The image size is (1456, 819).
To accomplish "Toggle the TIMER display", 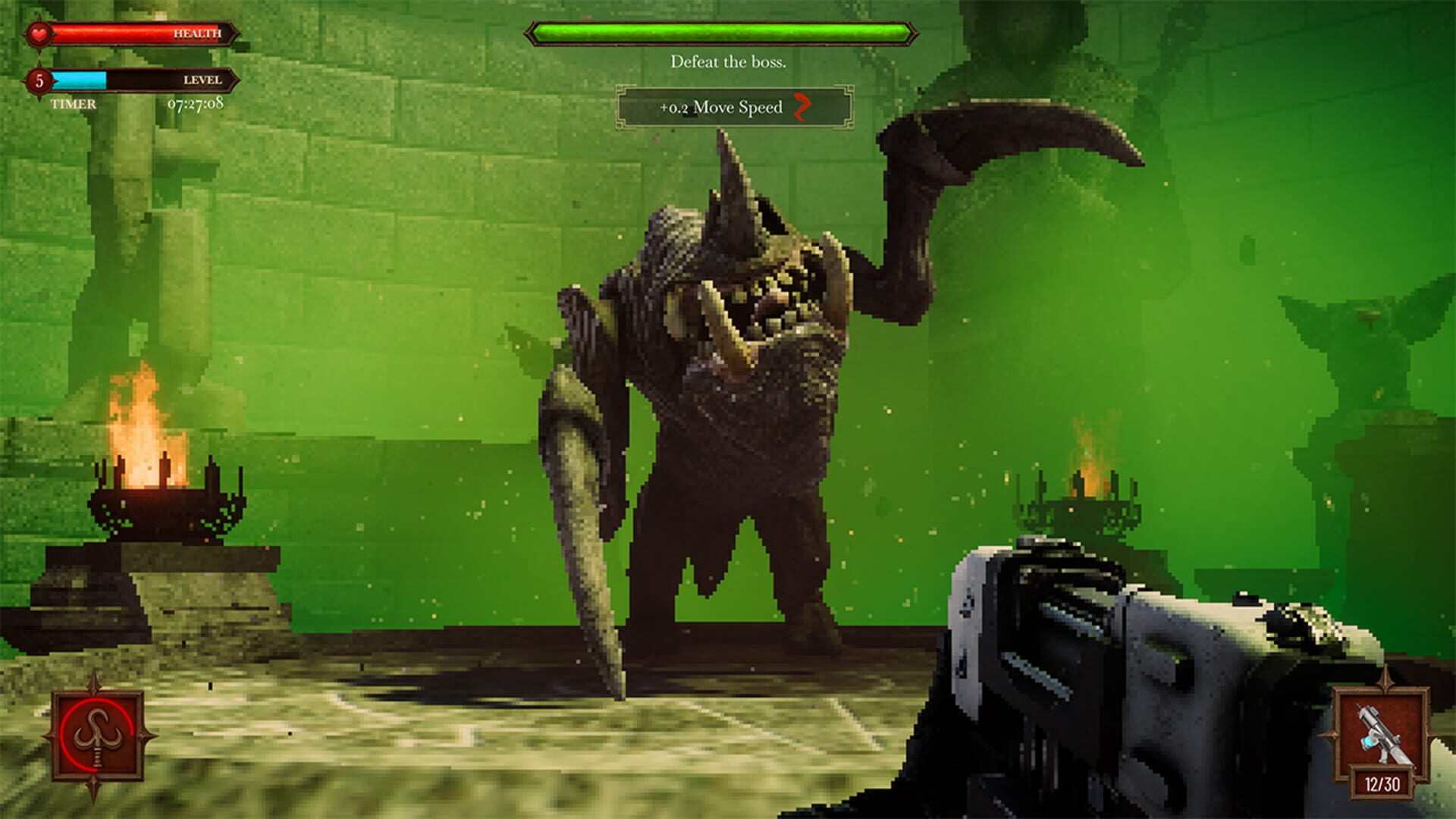I will [x=72, y=105].
